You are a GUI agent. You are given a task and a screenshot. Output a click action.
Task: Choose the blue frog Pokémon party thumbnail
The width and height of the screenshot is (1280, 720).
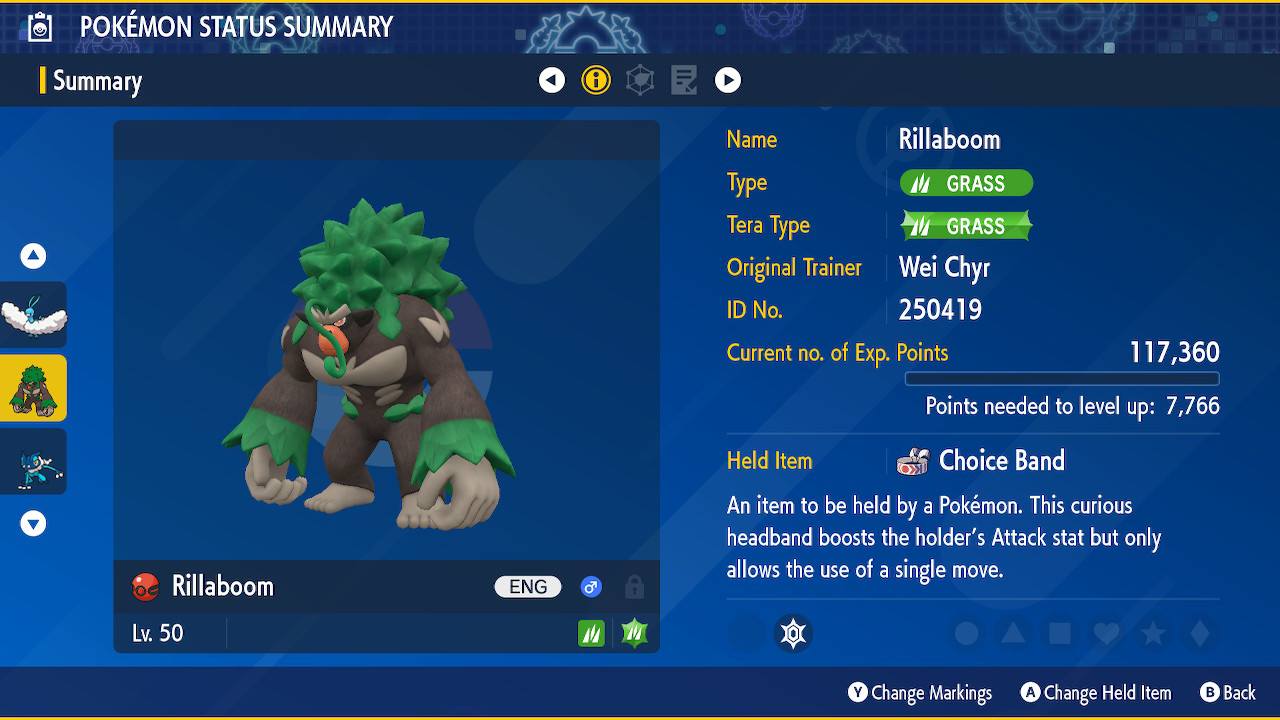pos(34,461)
